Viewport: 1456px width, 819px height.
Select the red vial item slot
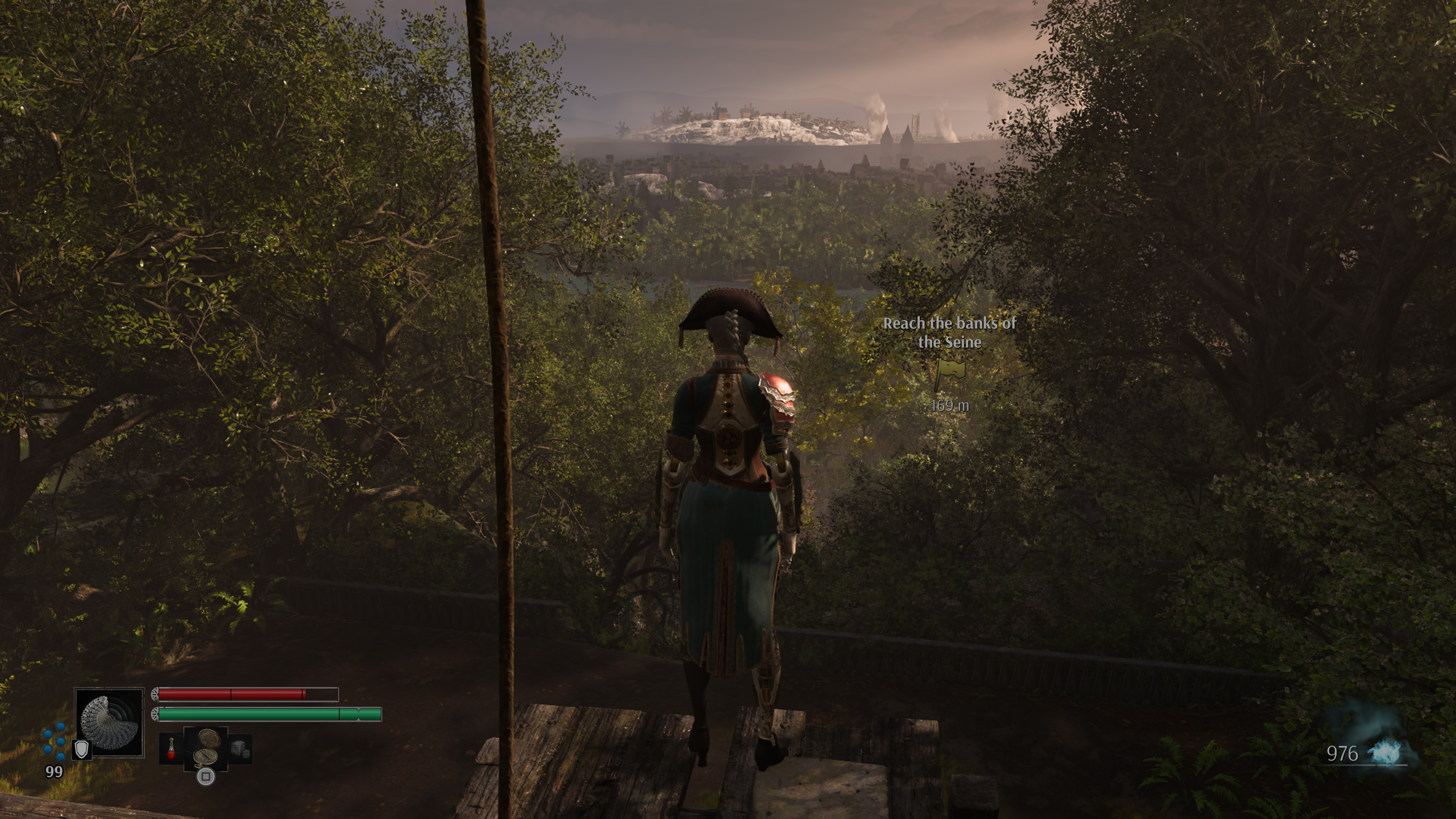point(171,749)
